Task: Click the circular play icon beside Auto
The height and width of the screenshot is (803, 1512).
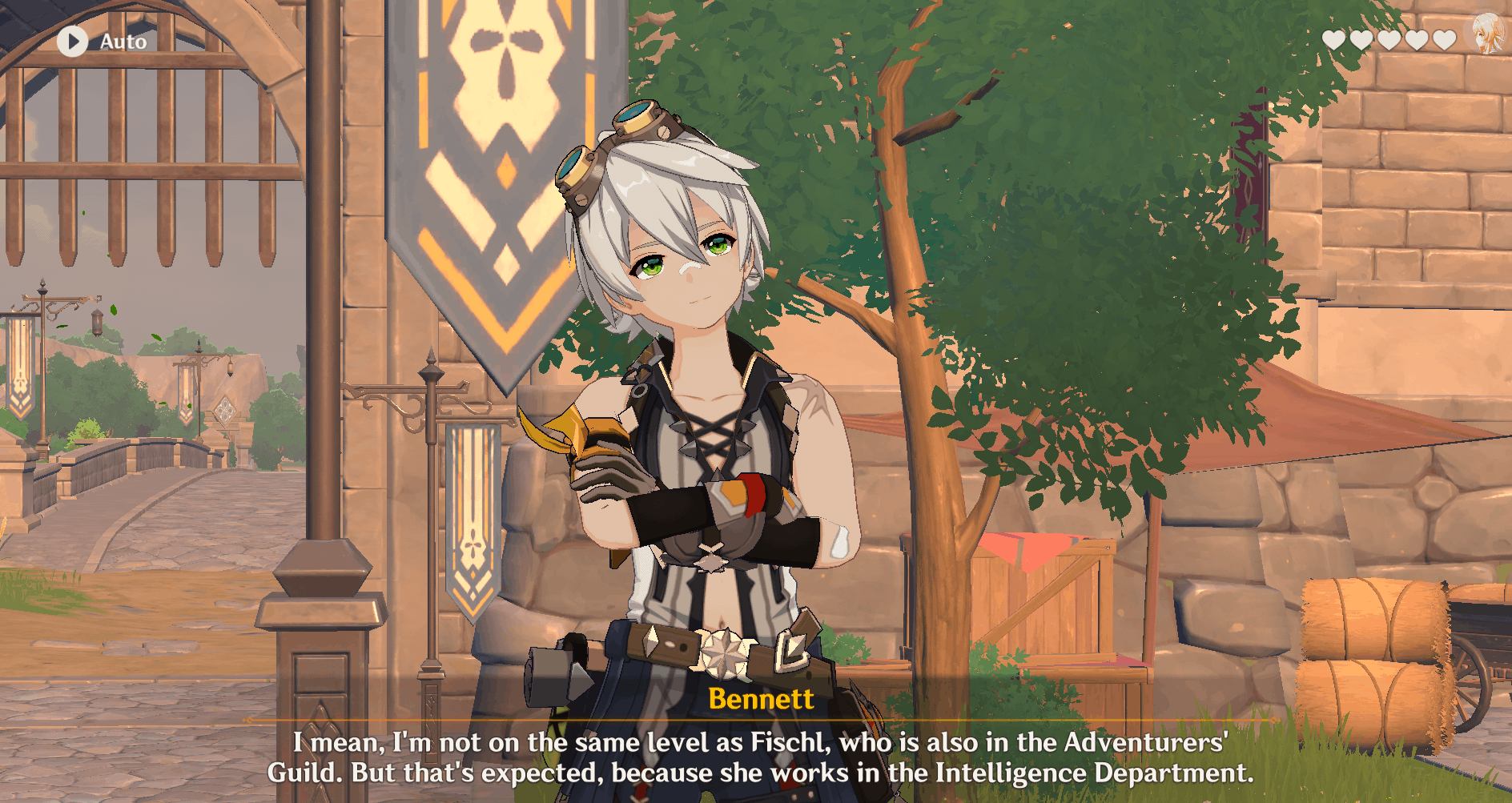Action: coord(72,42)
